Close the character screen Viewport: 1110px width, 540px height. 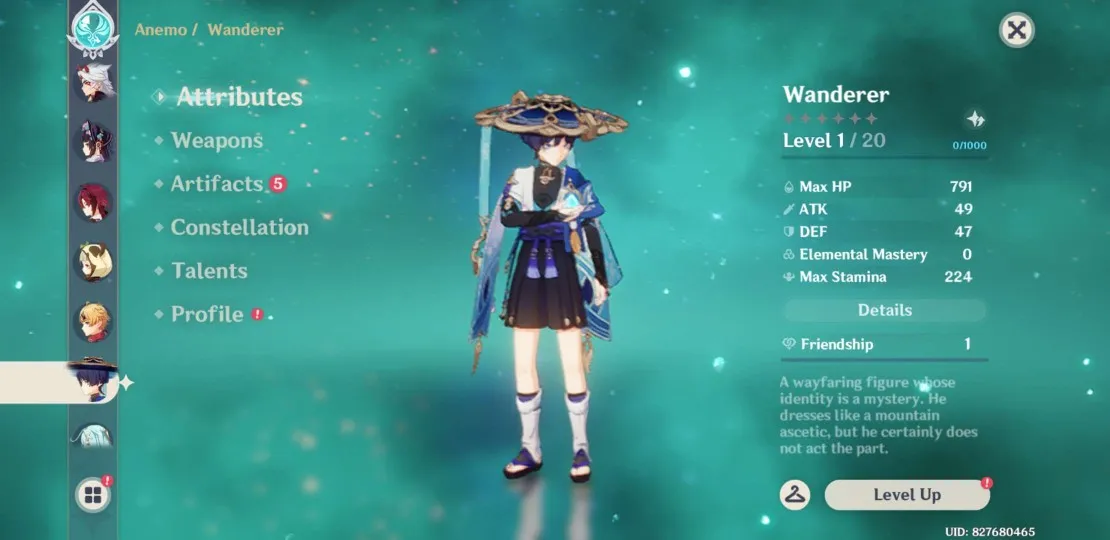(1016, 30)
